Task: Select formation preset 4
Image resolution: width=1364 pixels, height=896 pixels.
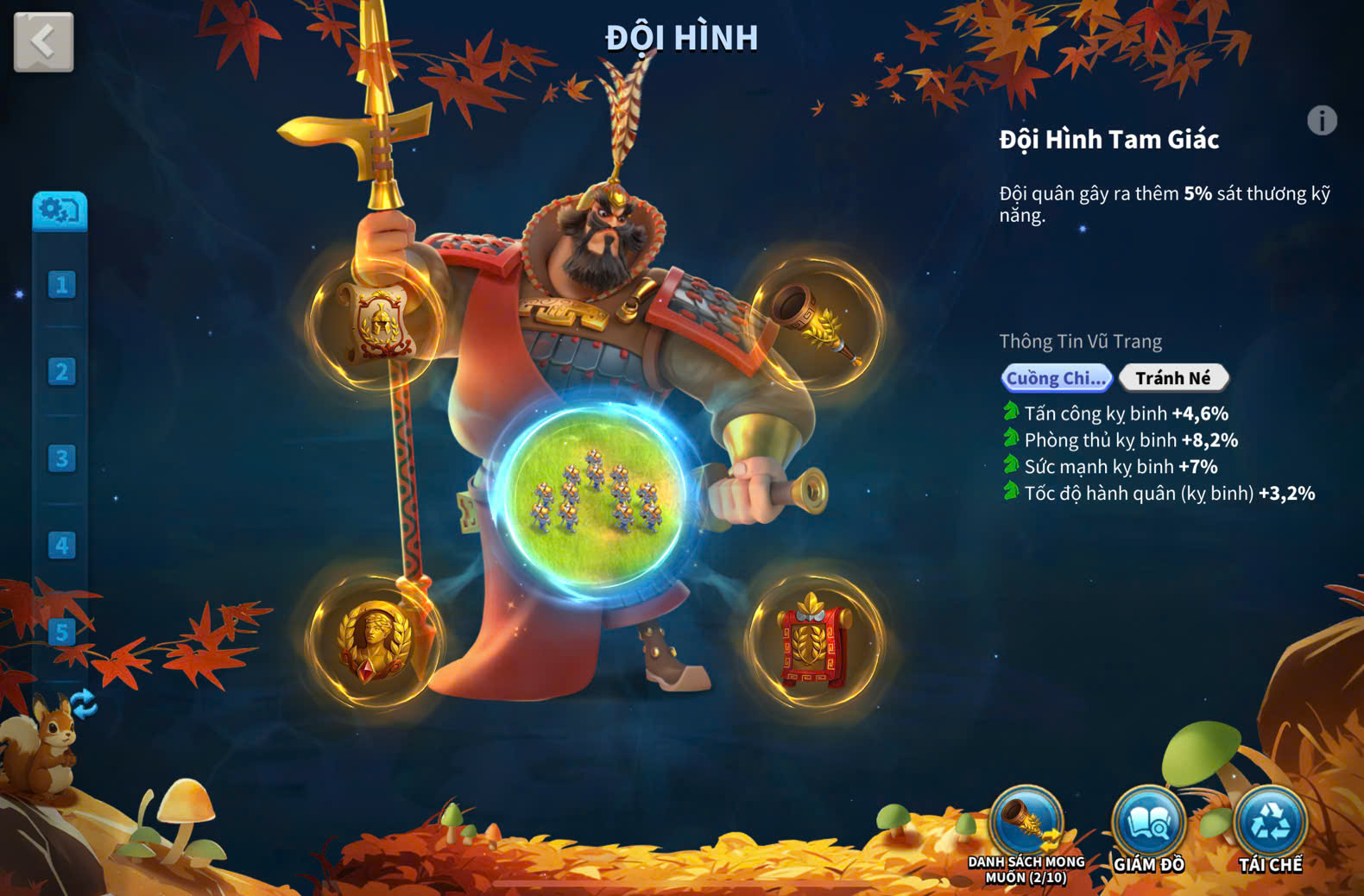Action: pos(61,546)
